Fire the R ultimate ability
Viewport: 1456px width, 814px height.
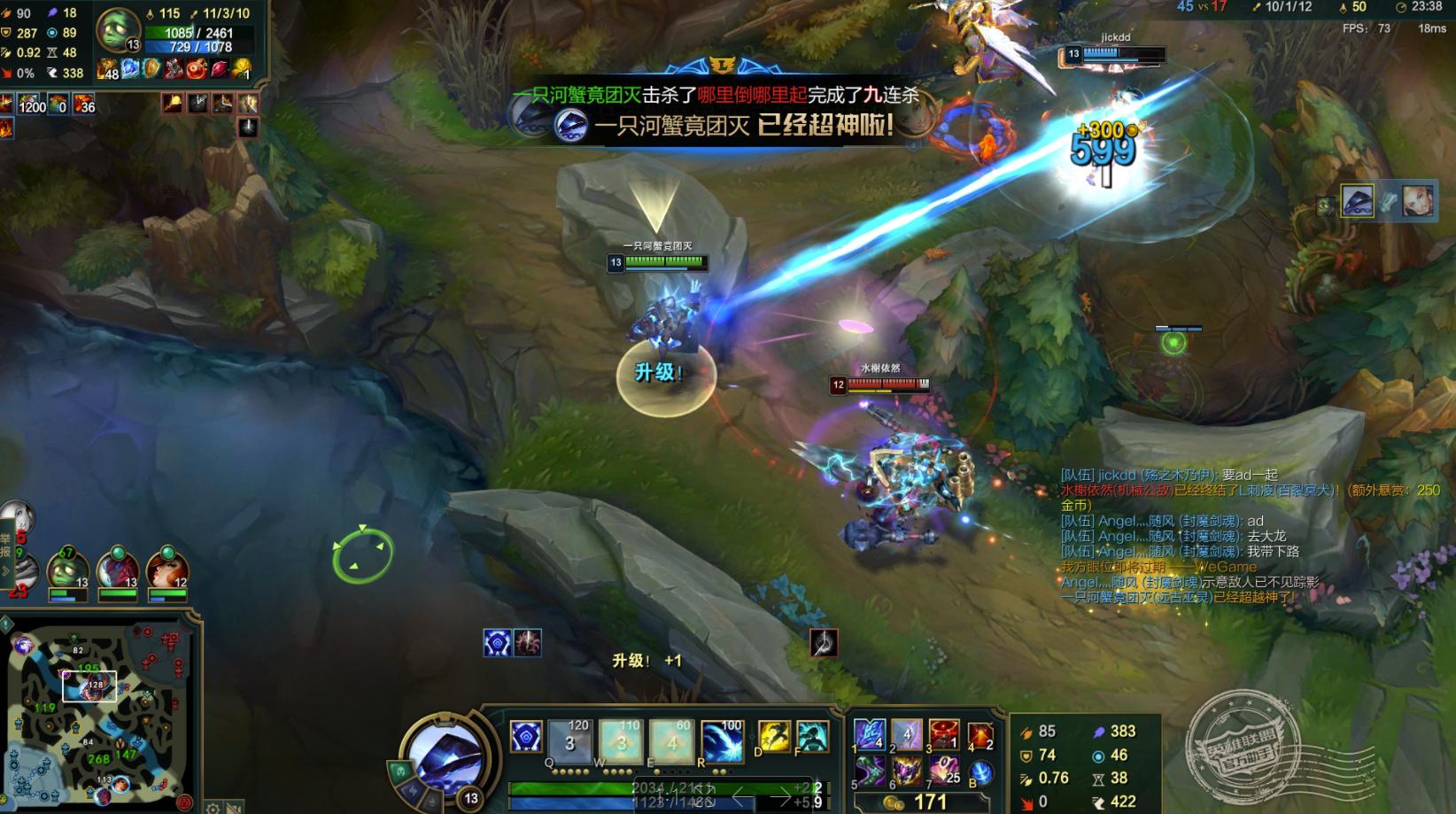coord(722,740)
